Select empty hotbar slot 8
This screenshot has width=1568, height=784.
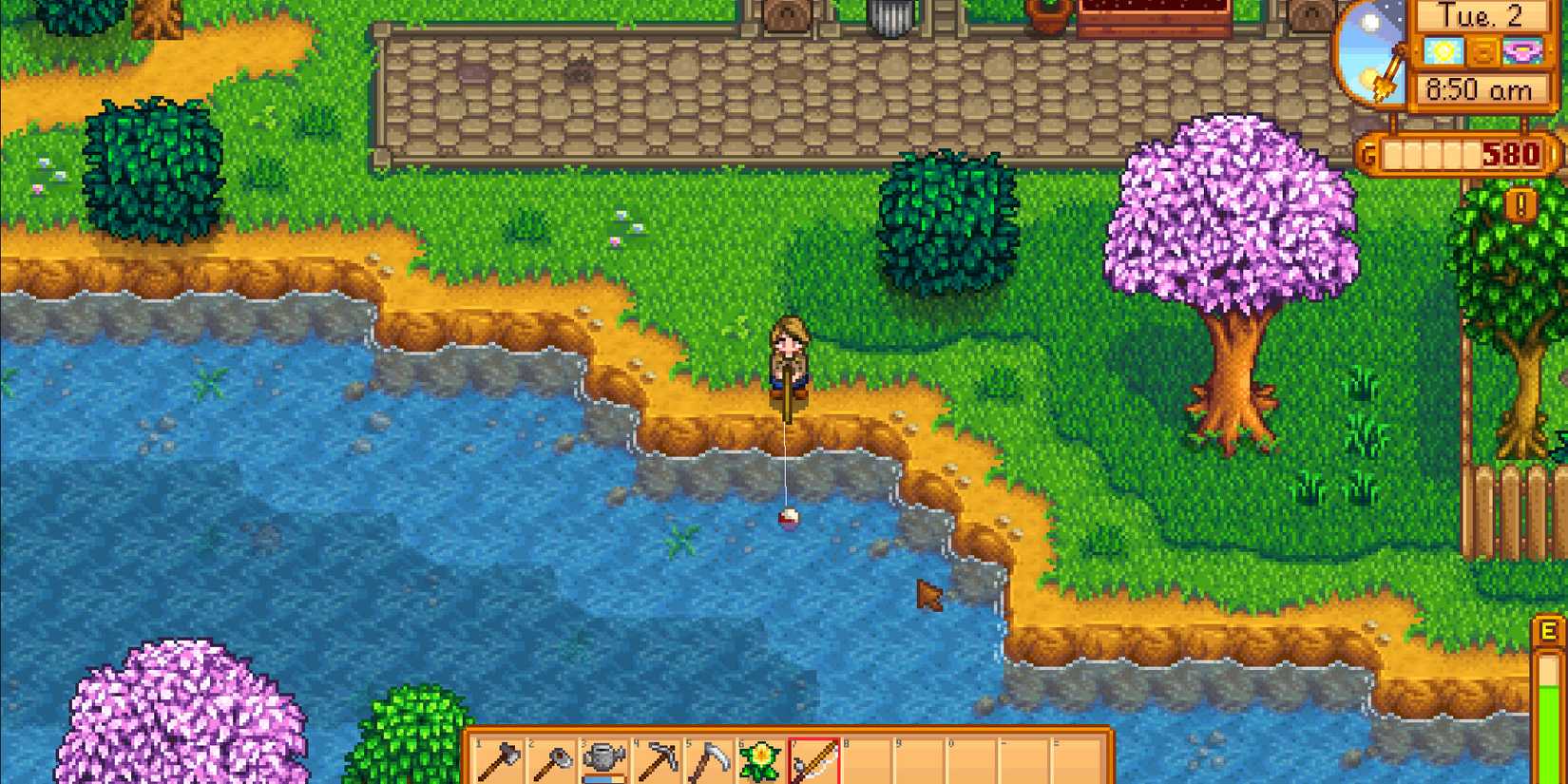click(869, 760)
